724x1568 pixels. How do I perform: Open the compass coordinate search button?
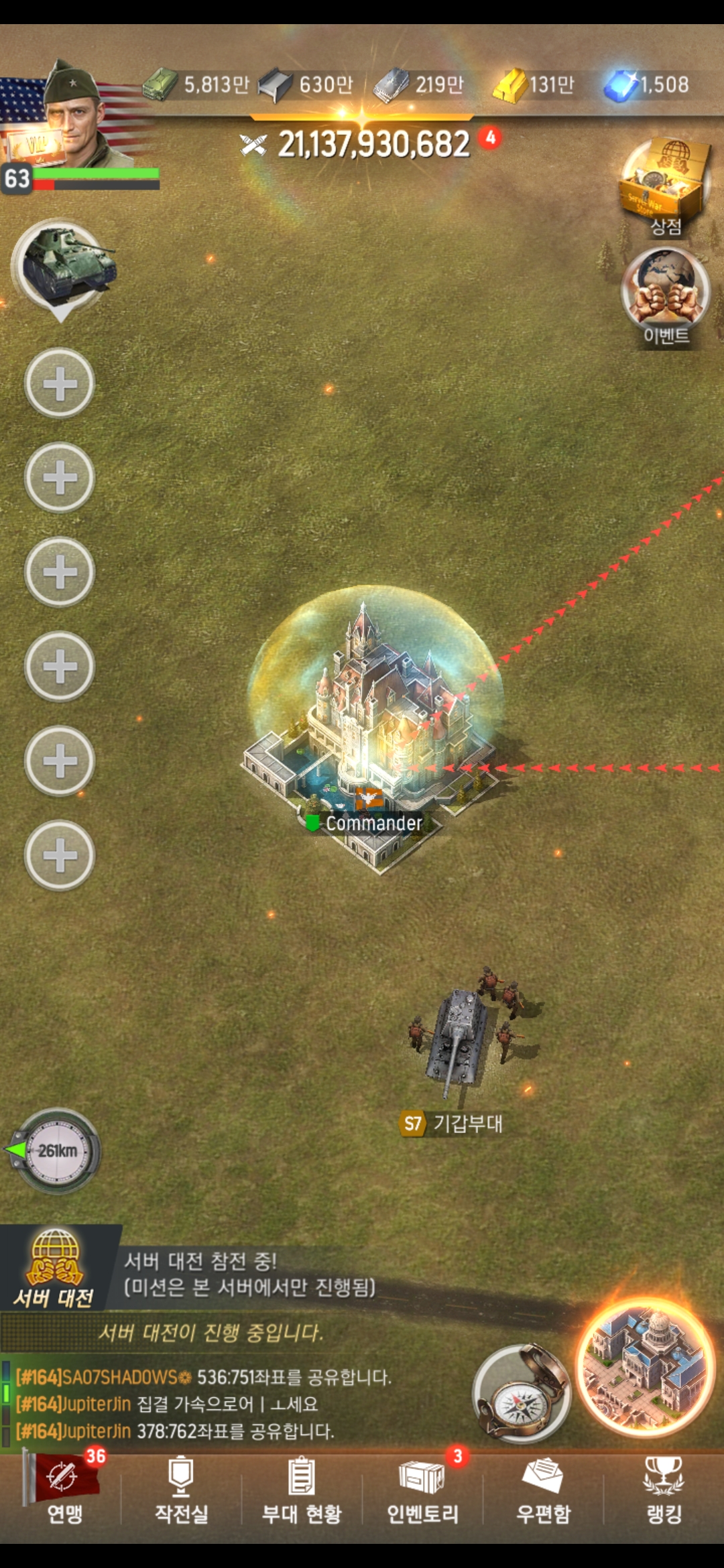pyautogui.click(x=521, y=1394)
